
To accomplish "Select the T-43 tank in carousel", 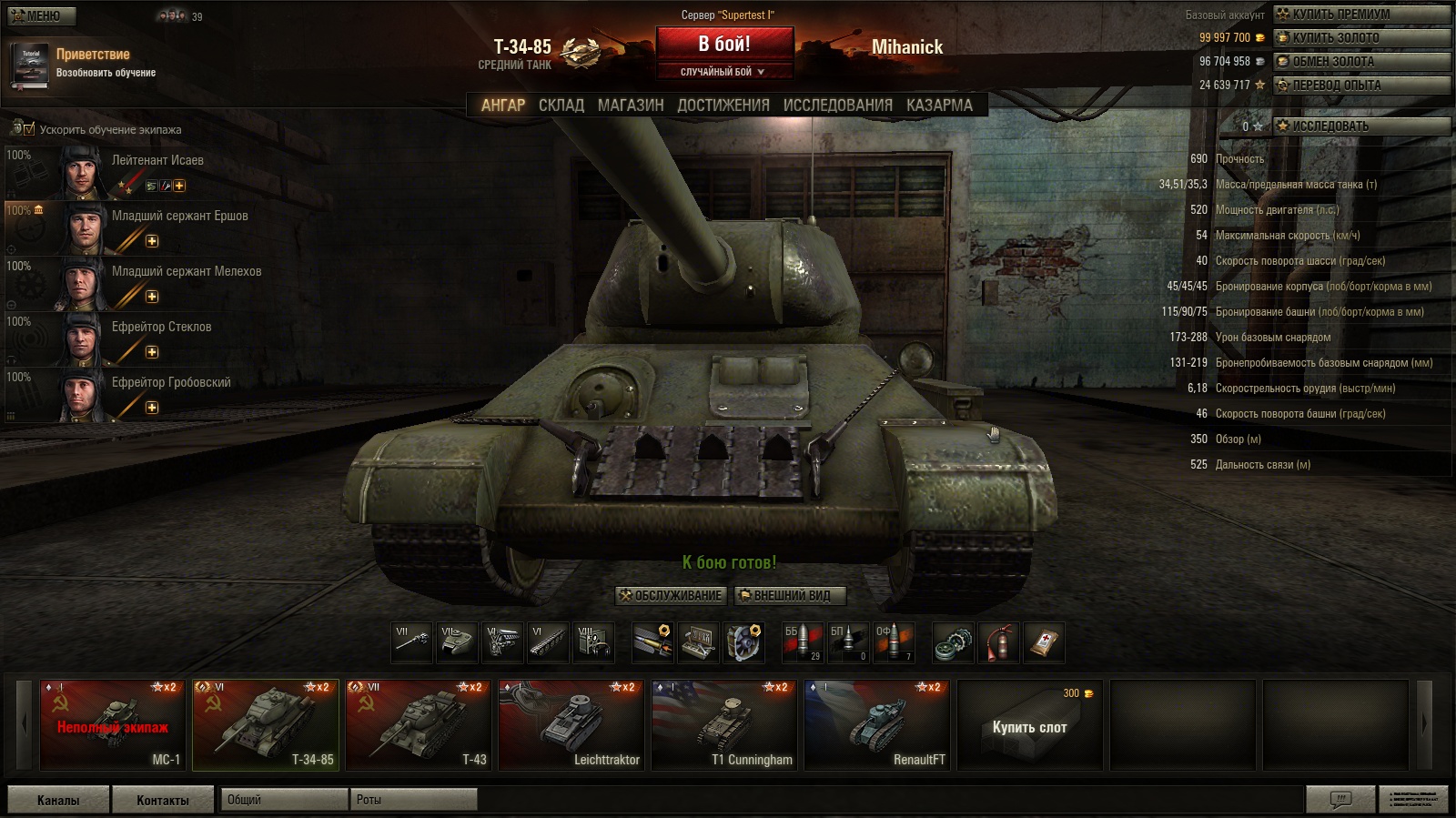I will (x=419, y=726).
